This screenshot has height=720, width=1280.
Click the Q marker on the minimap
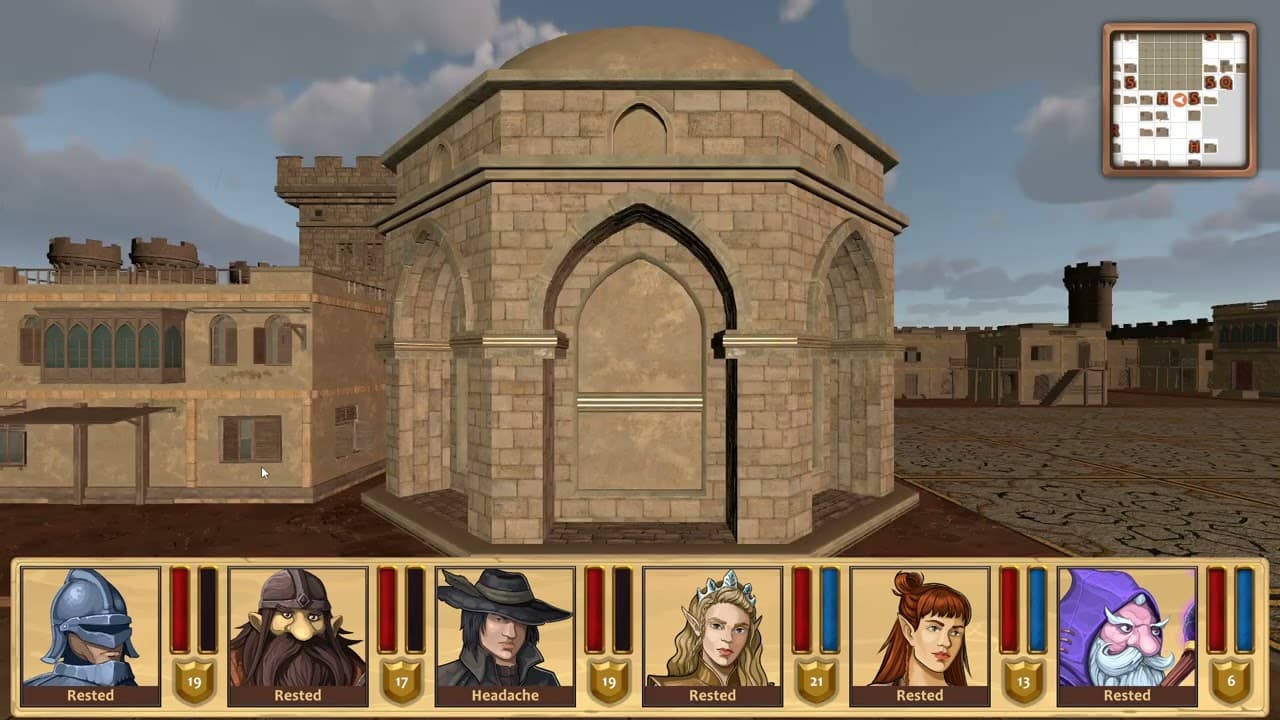coord(1224,81)
